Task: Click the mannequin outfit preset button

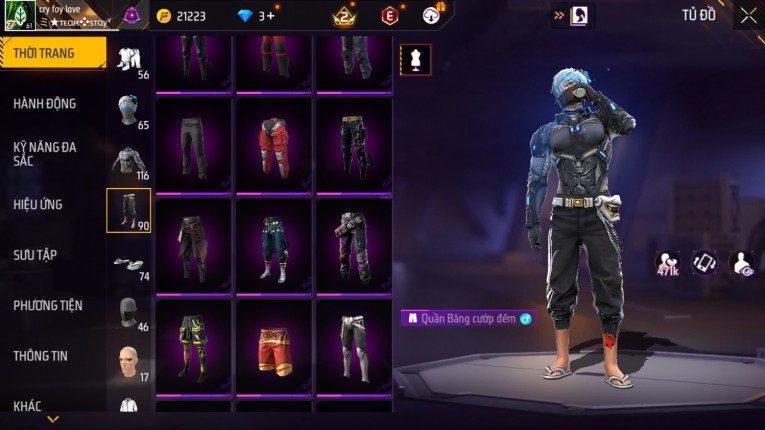Action: 416,59
